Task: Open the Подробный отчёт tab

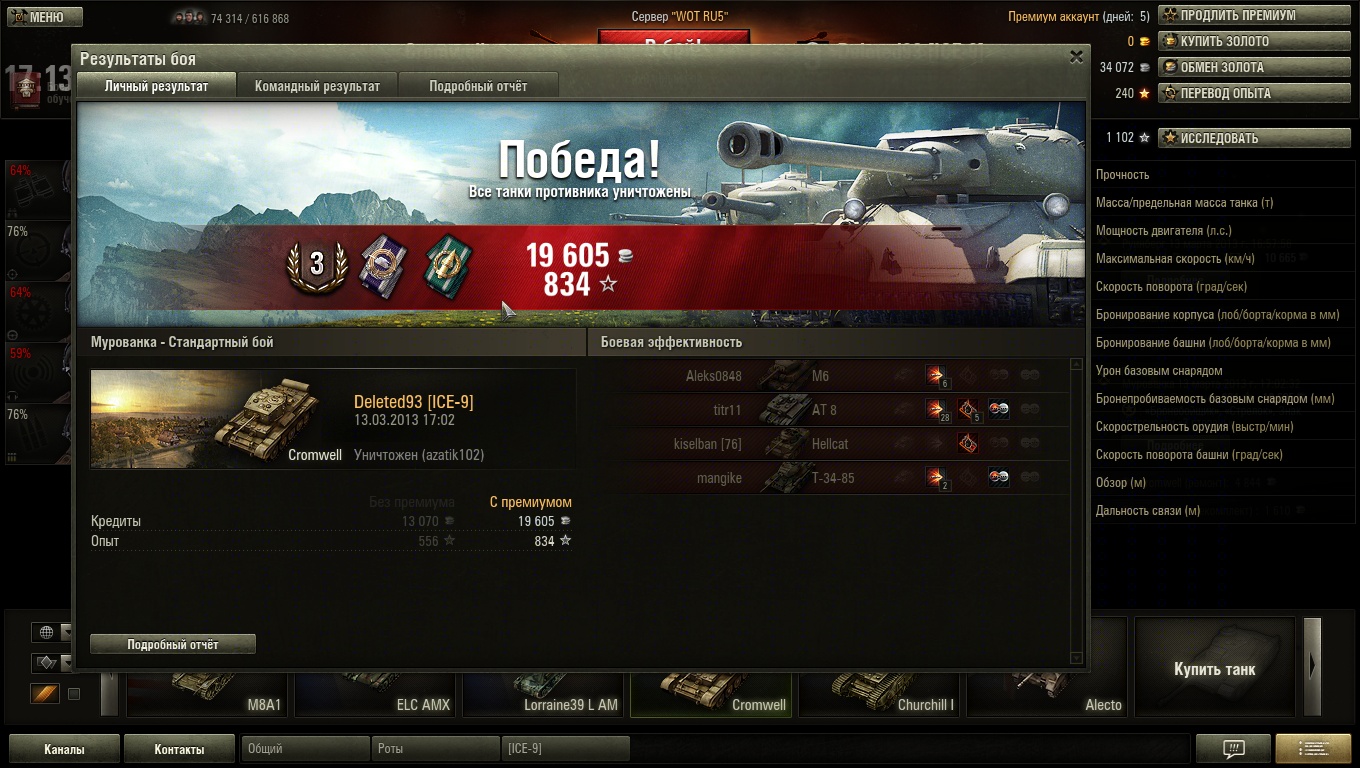Action: (478, 86)
